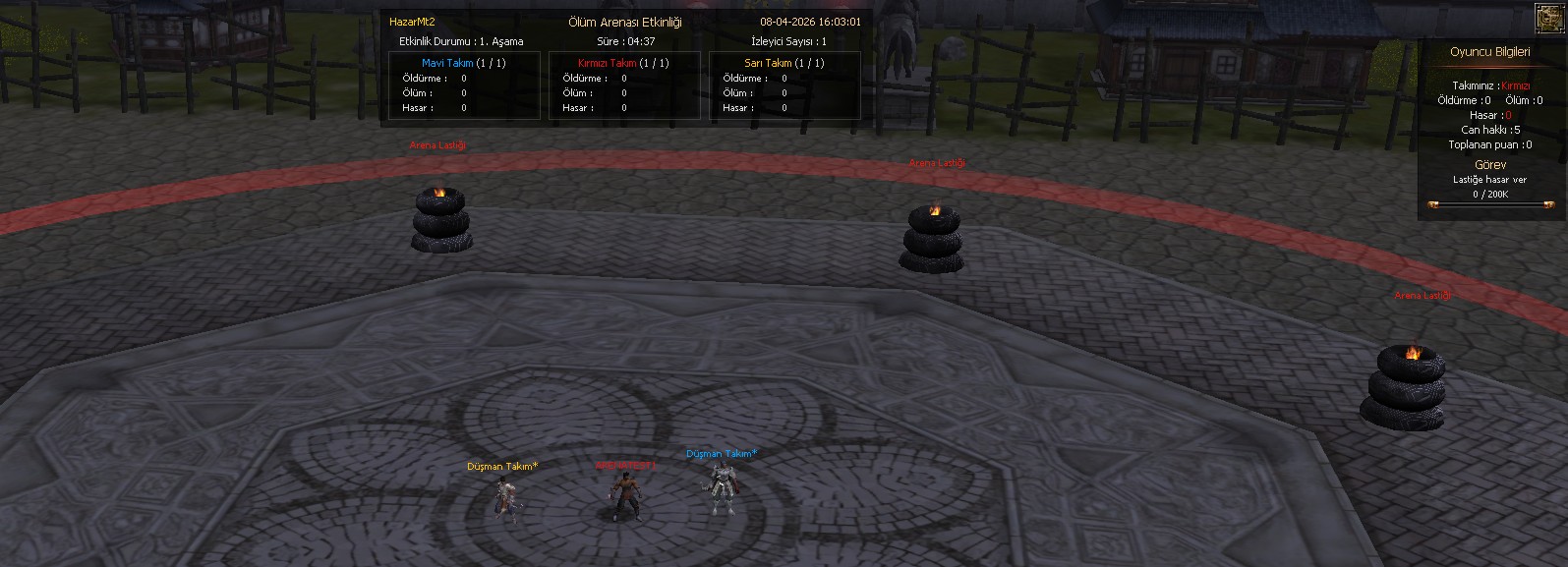Click the Ölüm Arenası Etkinliği scoreboard title
Screen dimensions: 1568x567
[625, 22]
